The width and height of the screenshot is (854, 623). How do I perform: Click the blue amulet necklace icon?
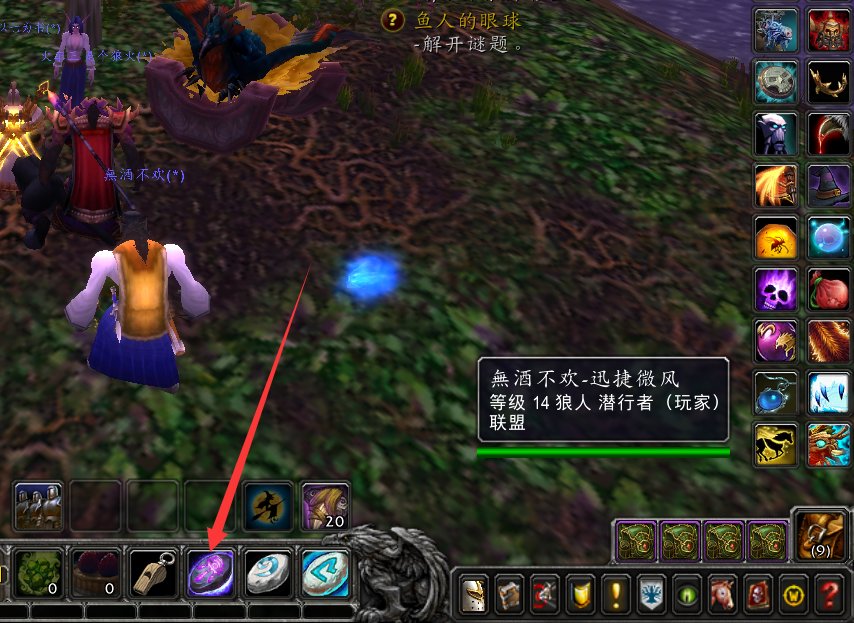(x=776, y=393)
